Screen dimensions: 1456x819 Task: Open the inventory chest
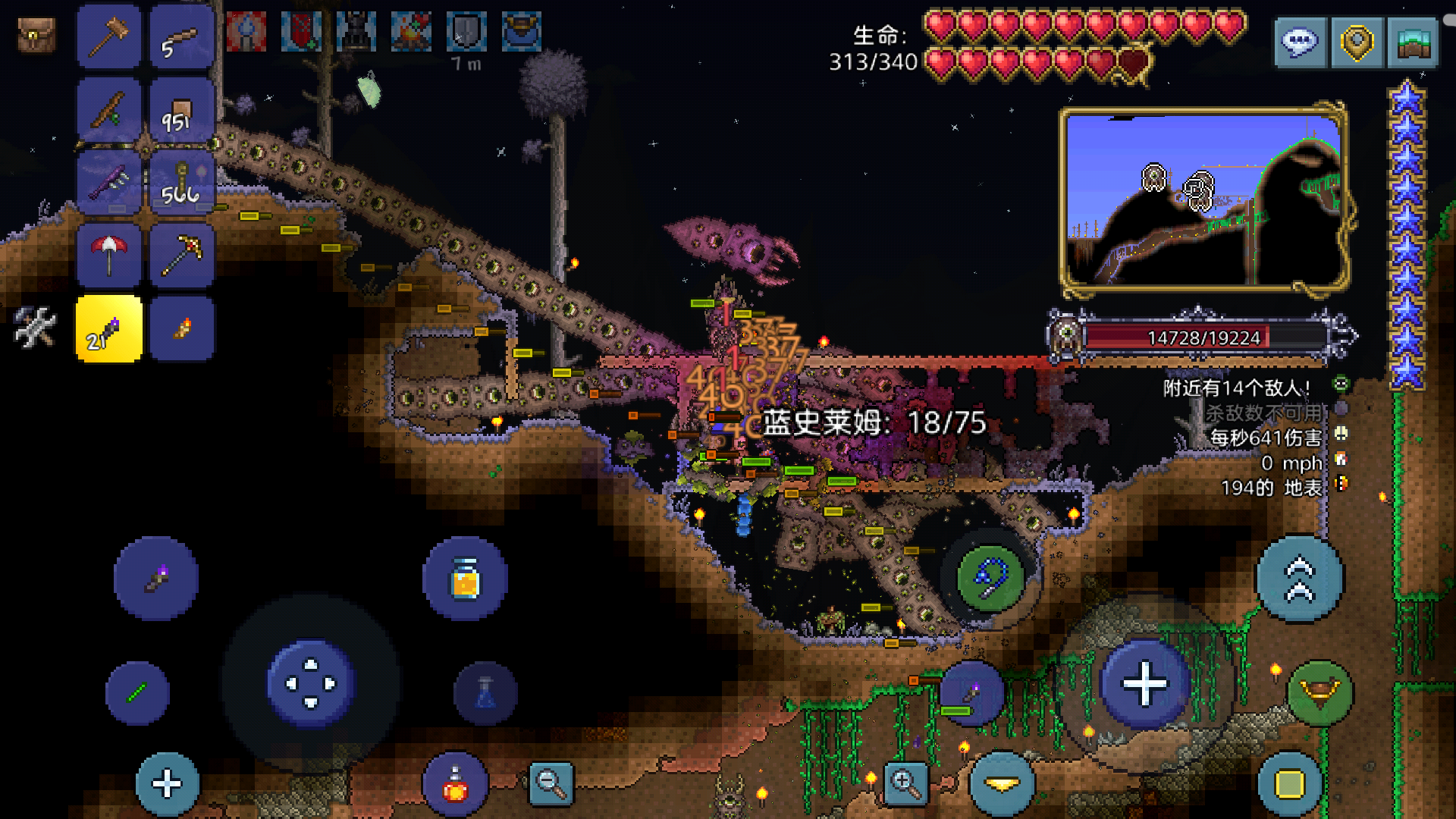click(36, 36)
